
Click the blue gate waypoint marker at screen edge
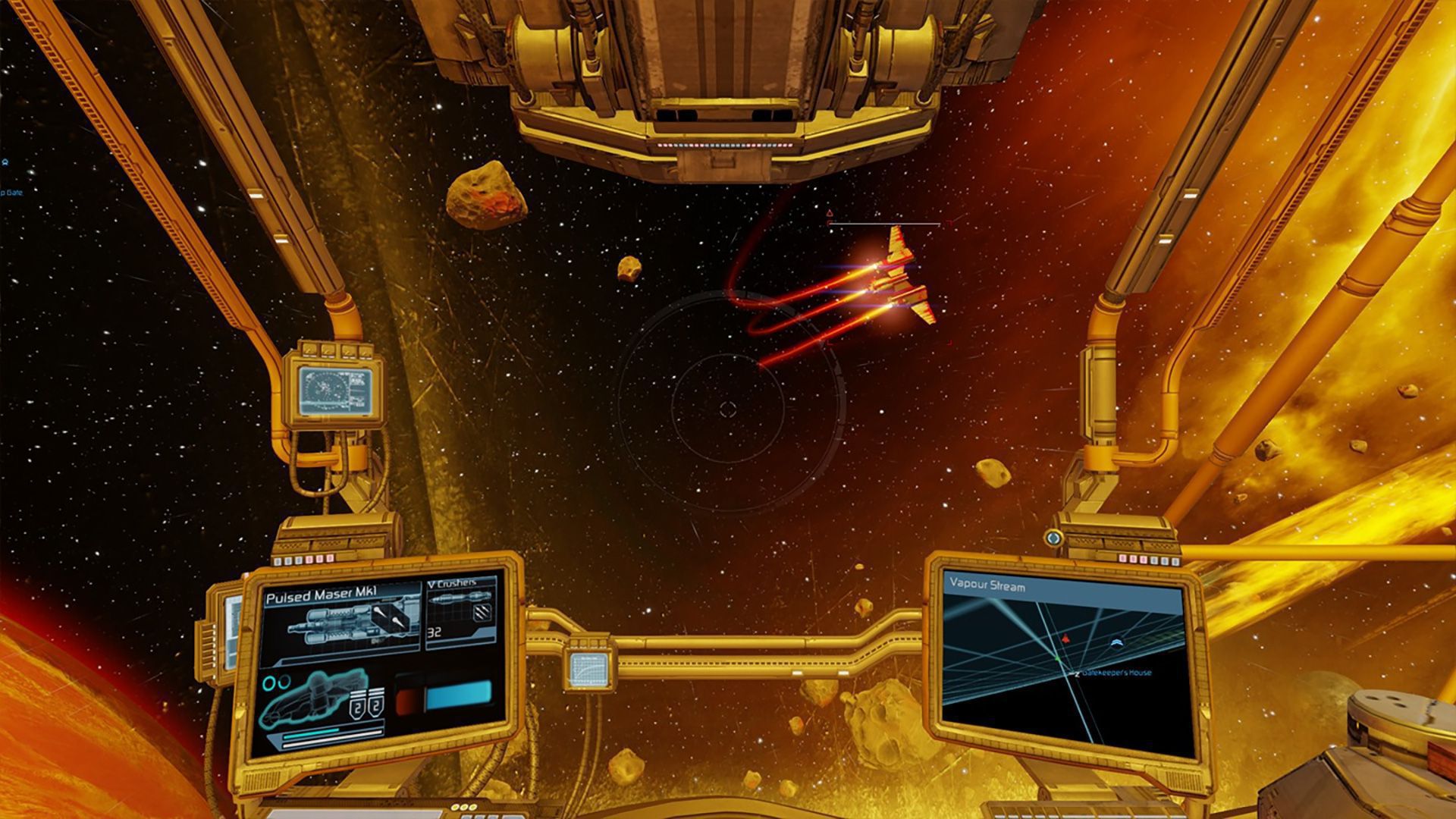(5, 162)
